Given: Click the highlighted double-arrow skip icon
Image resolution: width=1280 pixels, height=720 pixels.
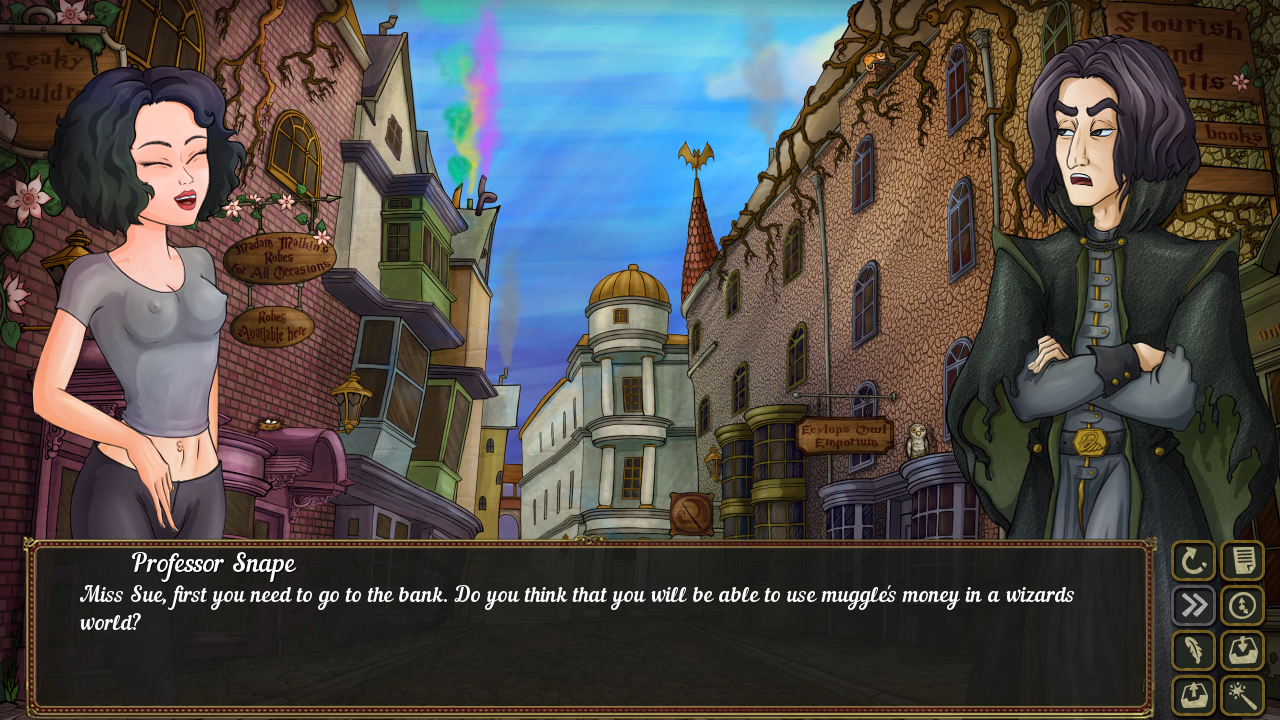Looking at the screenshot, I should 1193,604.
